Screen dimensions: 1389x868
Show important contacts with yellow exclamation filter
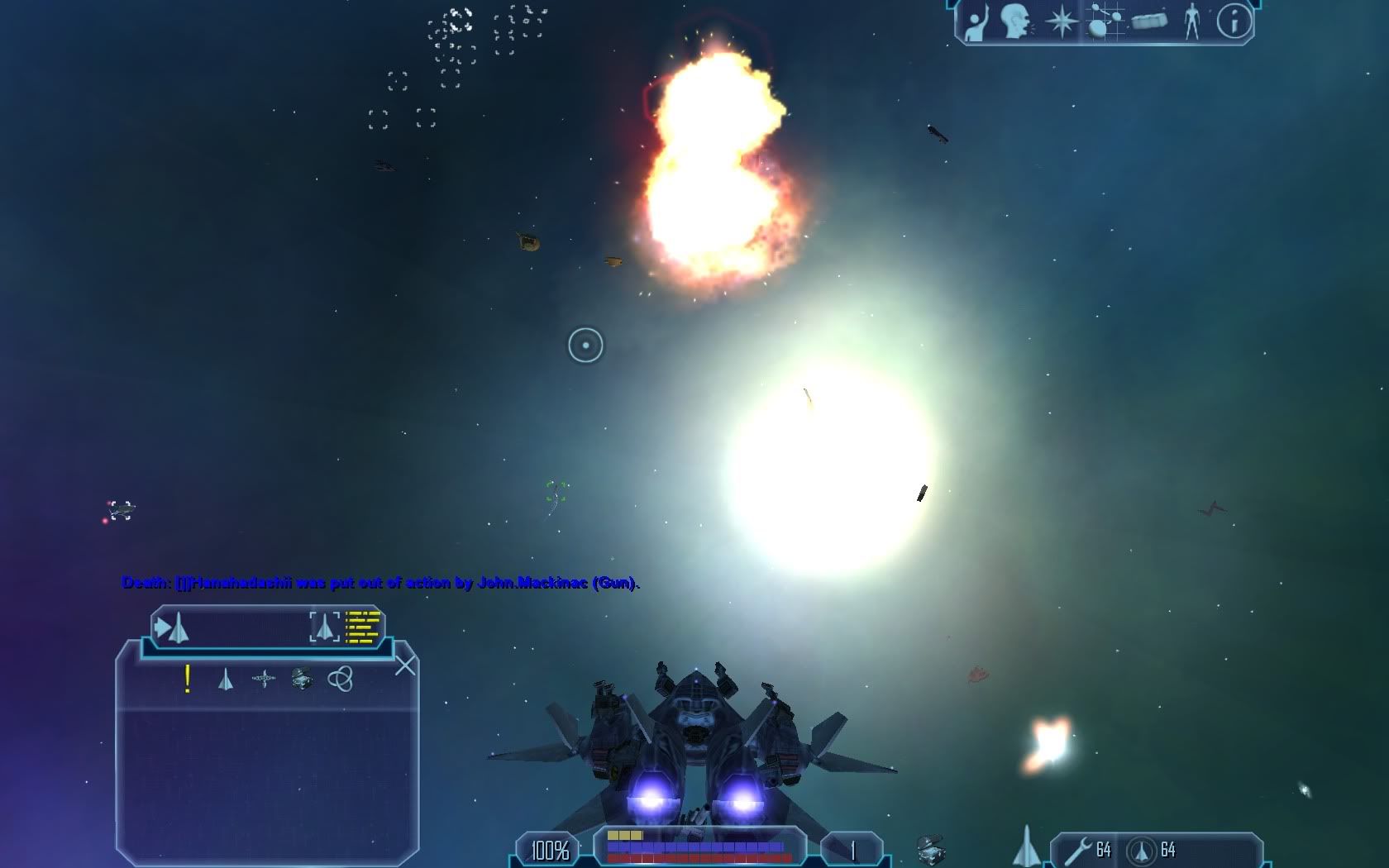(x=188, y=680)
